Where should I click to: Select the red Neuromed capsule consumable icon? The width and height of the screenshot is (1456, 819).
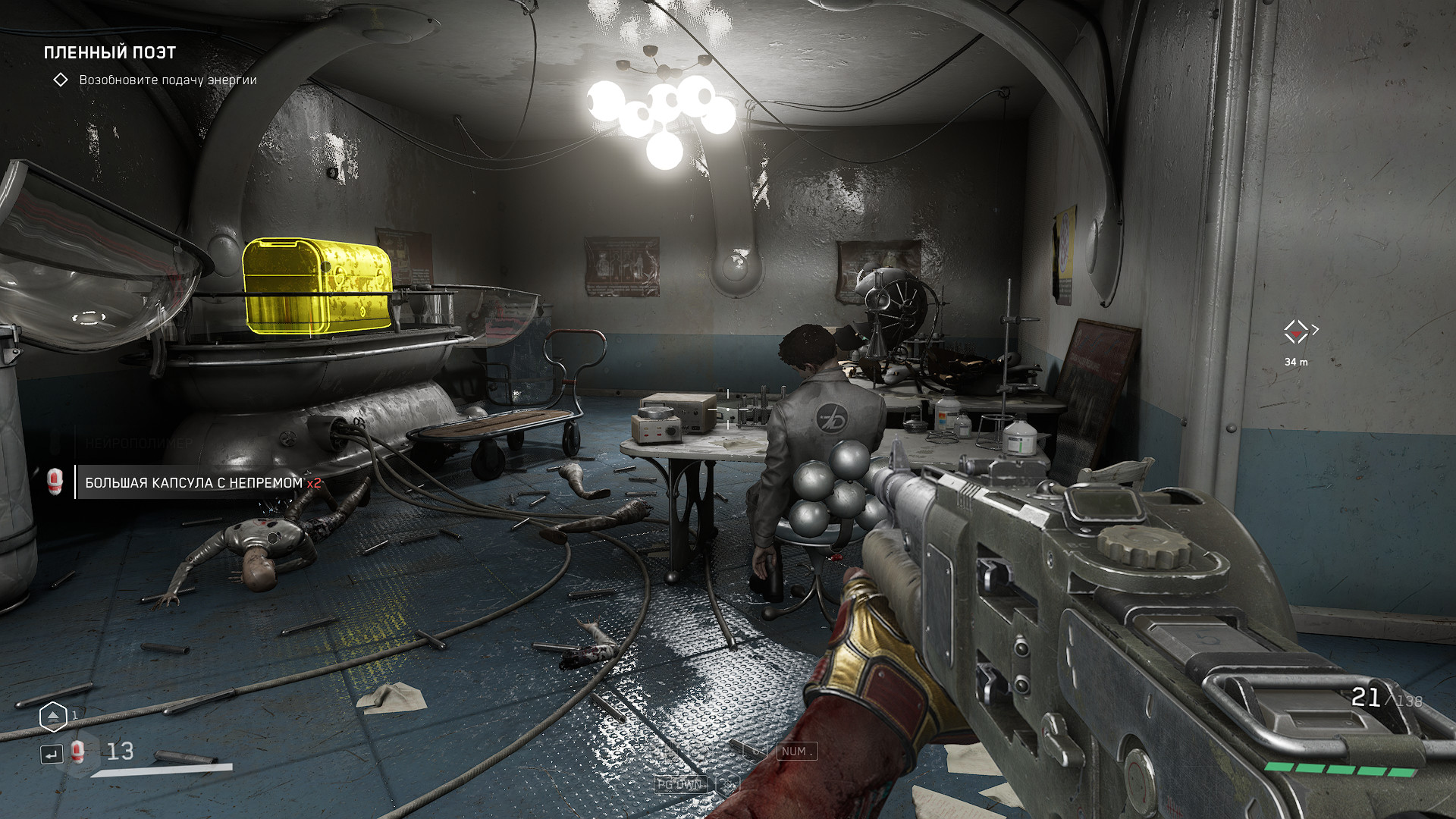click(77, 752)
